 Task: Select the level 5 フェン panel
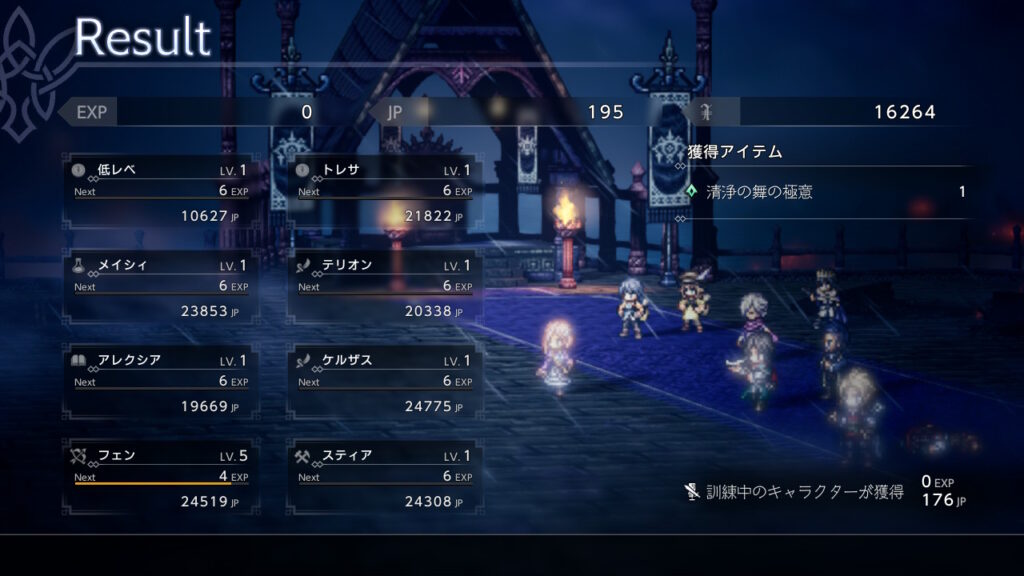coord(161,476)
